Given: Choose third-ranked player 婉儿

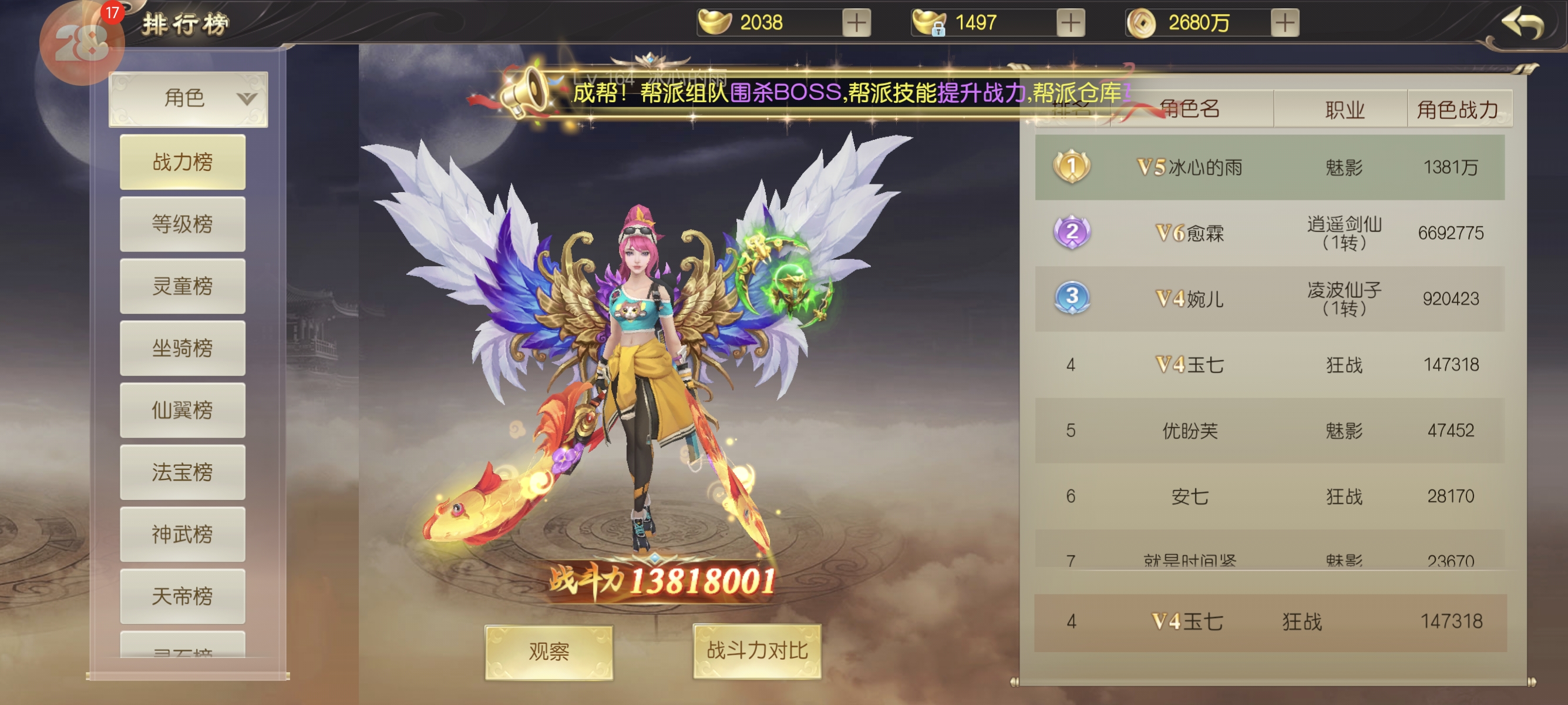Looking at the screenshot, I should tap(1269, 299).
